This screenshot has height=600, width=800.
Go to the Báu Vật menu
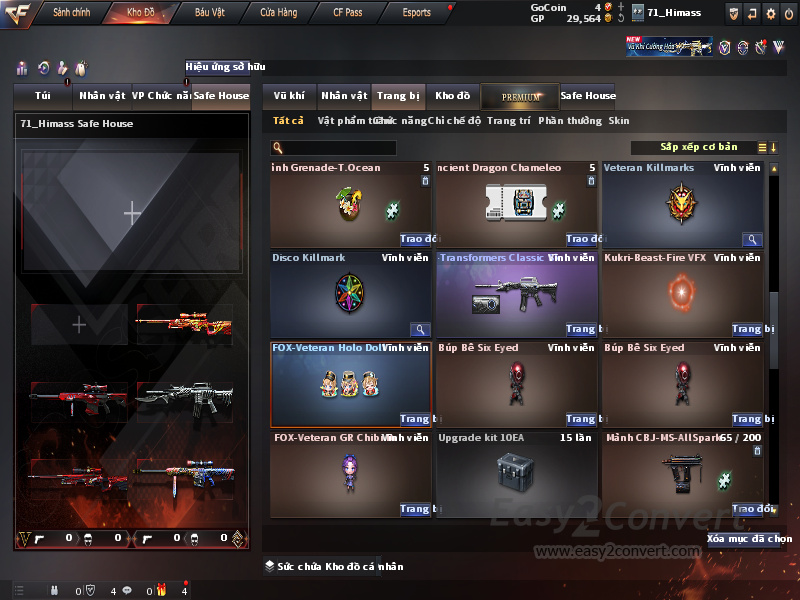(209, 12)
